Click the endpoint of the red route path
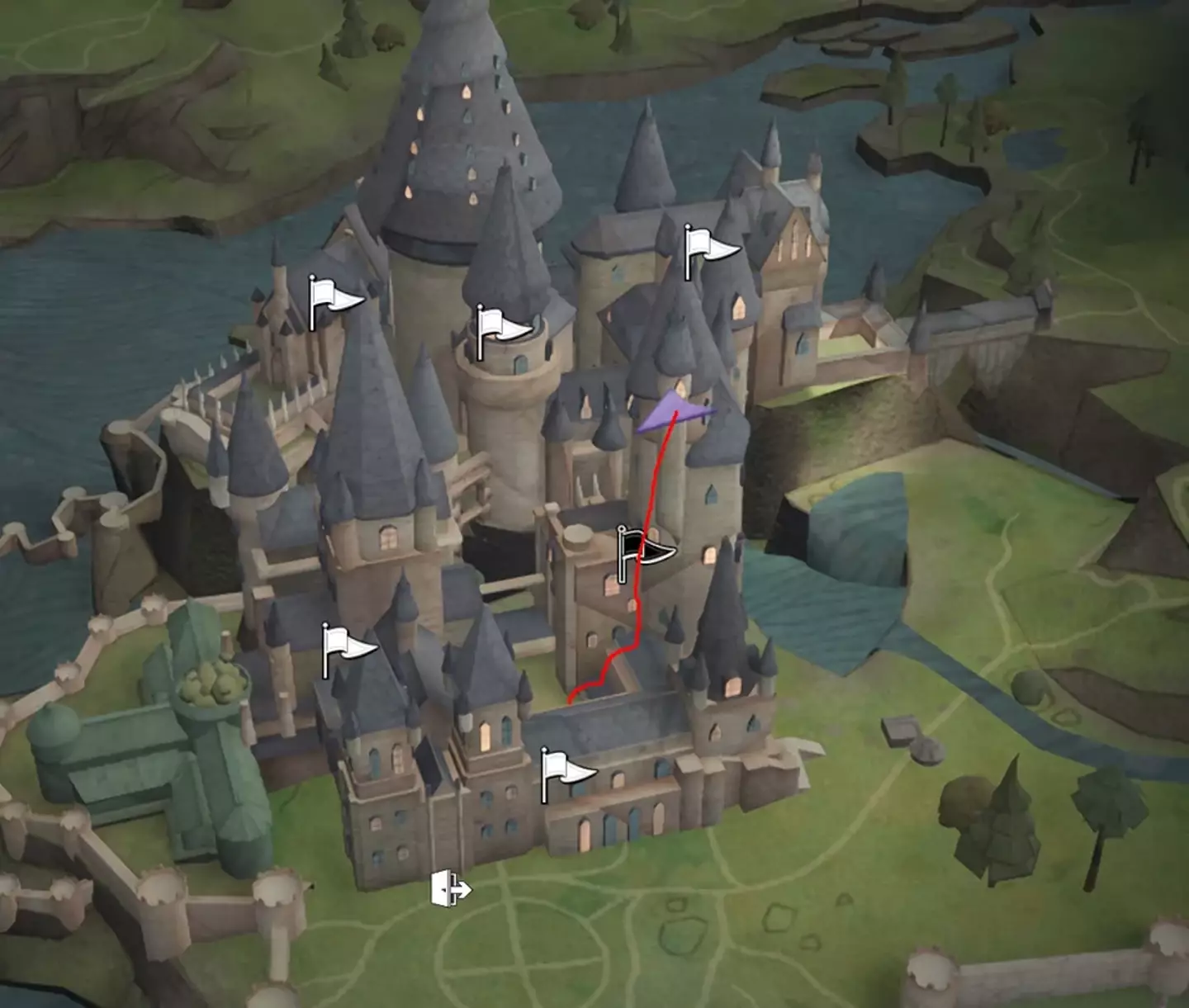The width and height of the screenshot is (1189, 1008). click(x=571, y=698)
